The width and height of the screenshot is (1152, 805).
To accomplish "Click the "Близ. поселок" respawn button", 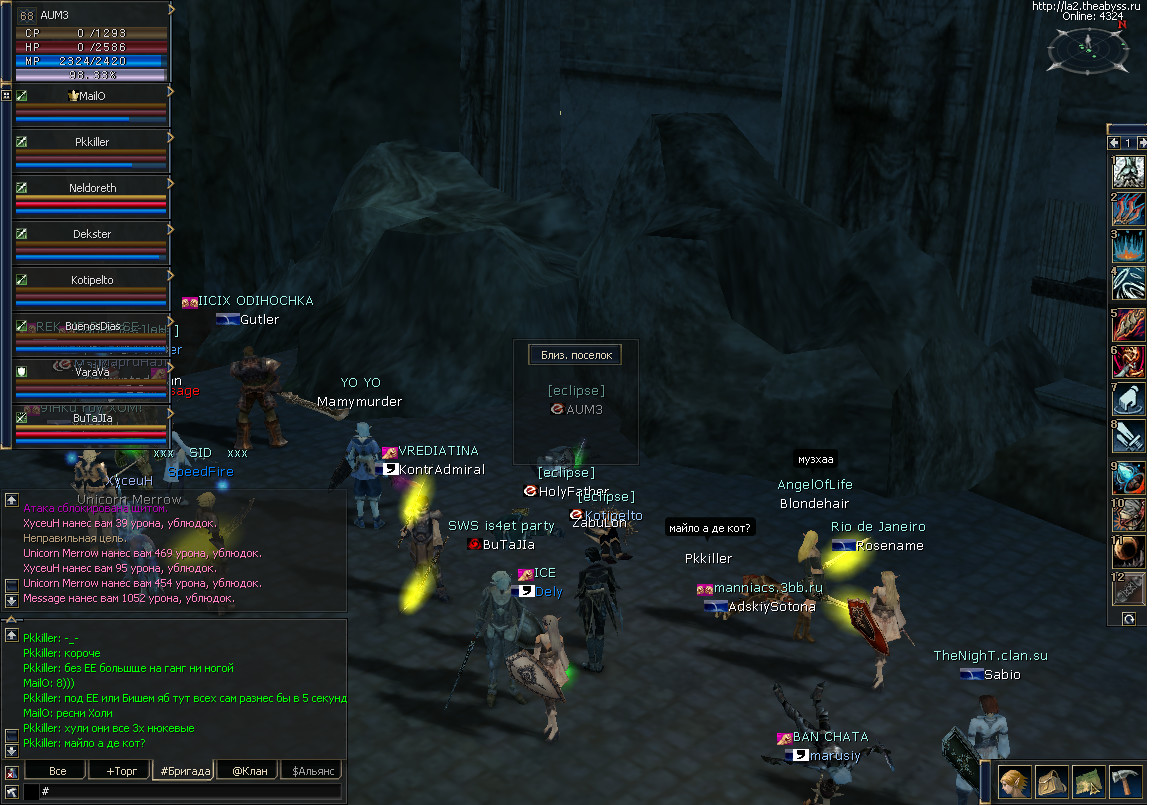I will [x=576, y=355].
